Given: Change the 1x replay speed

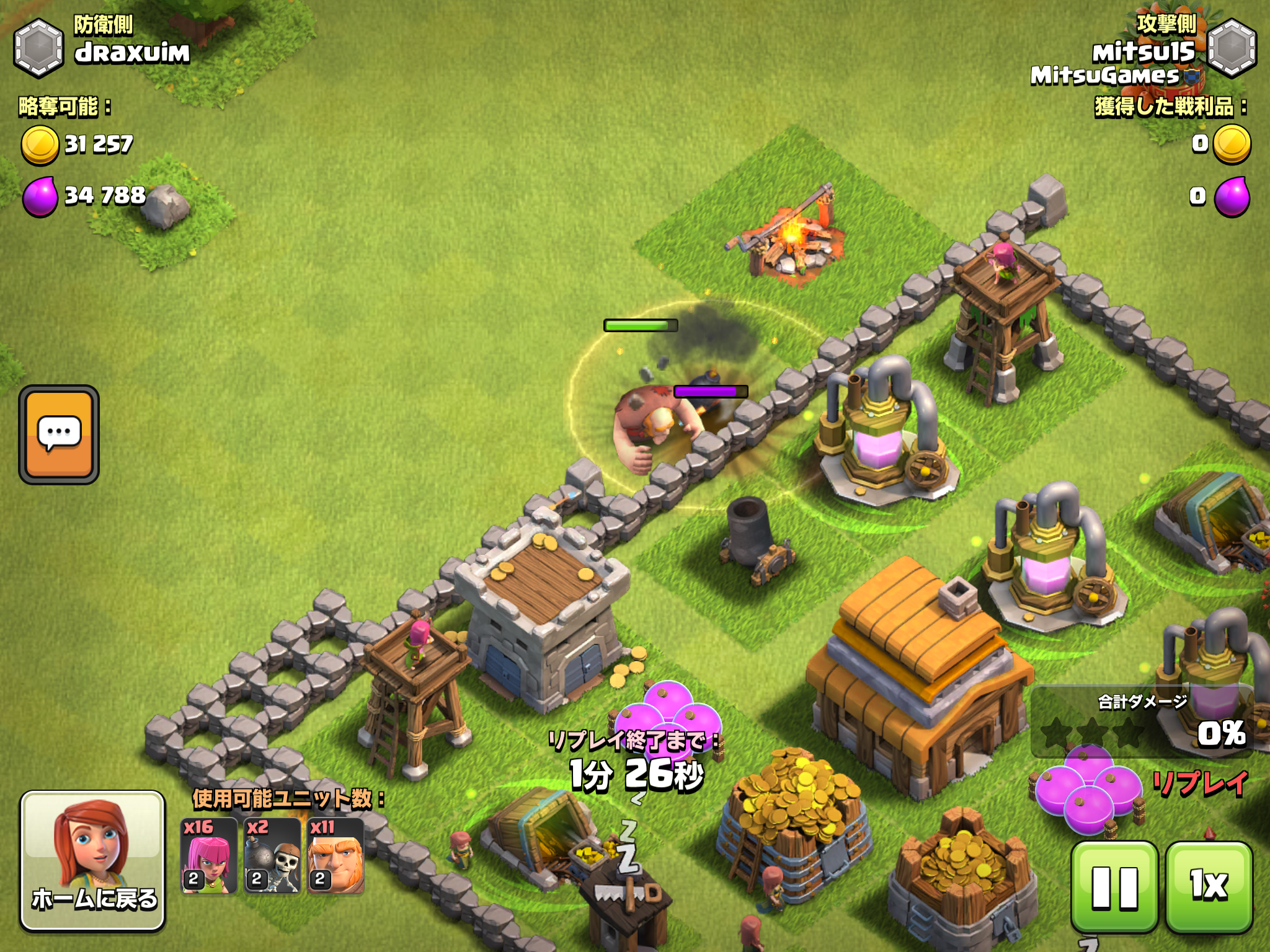Looking at the screenshot, I should [x=1209, y=887].
